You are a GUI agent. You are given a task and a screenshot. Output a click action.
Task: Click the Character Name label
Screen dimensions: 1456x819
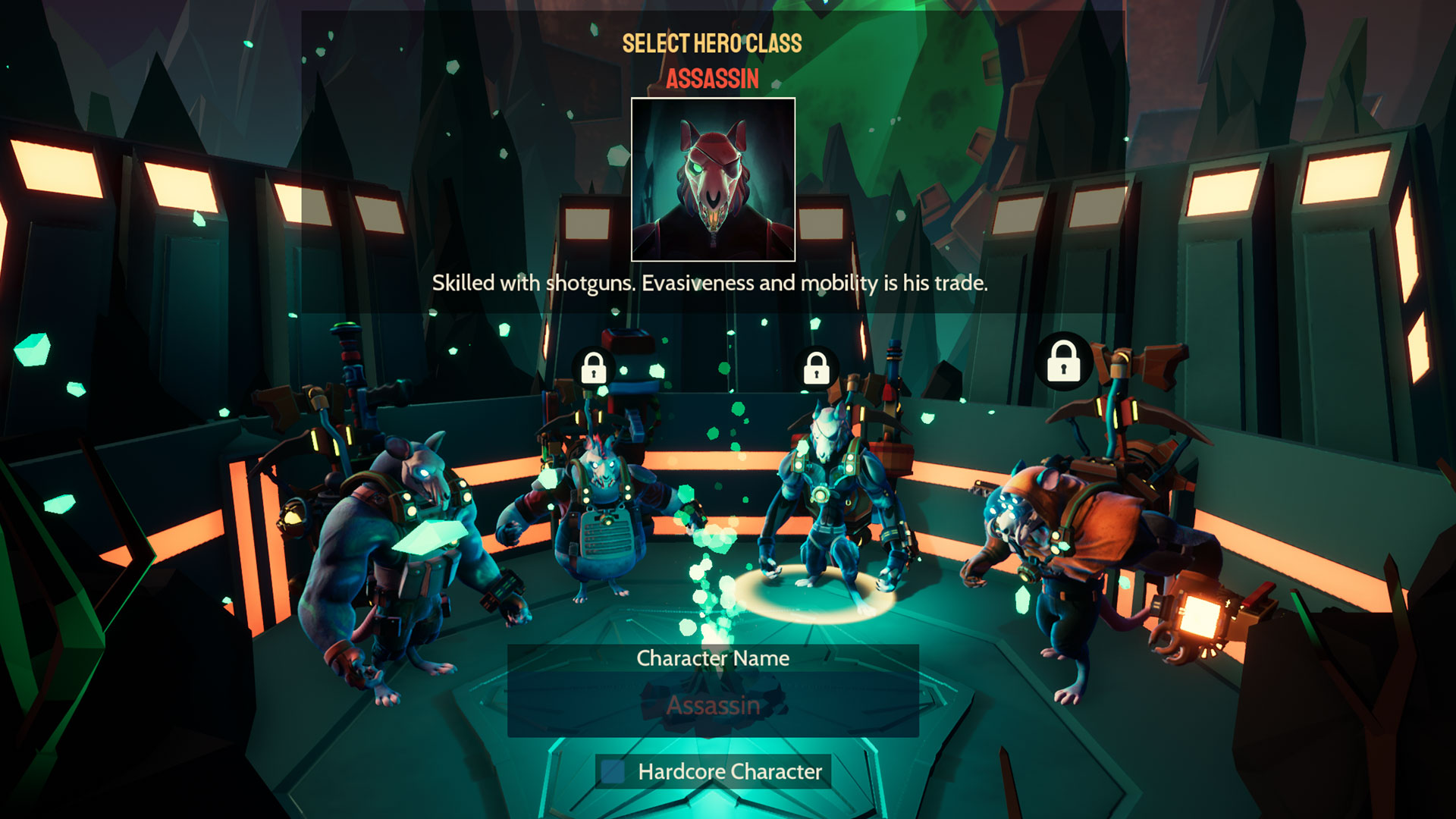[713, 658]
